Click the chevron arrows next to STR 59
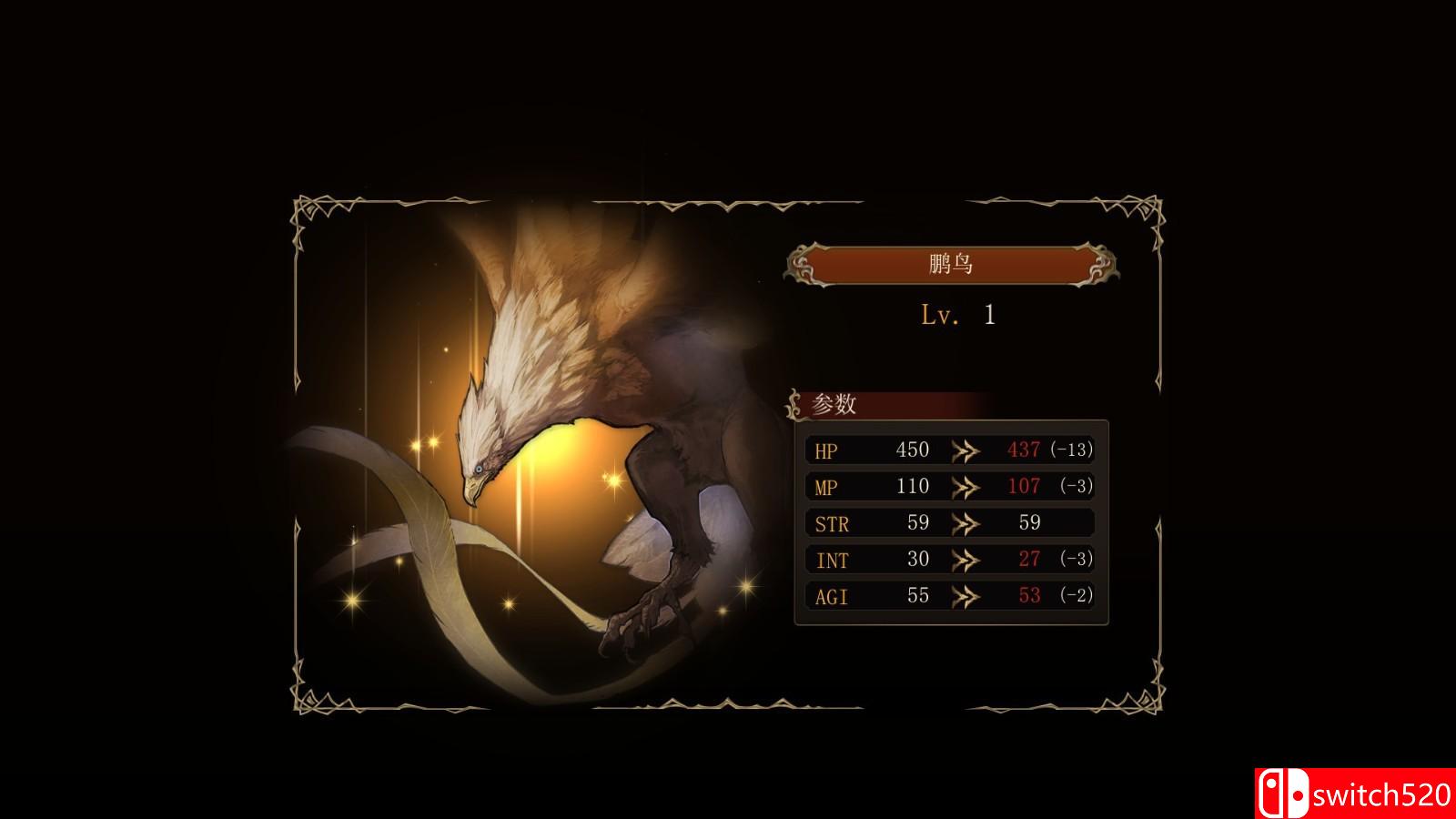The image size is (1456, 819). coord(967,522)
